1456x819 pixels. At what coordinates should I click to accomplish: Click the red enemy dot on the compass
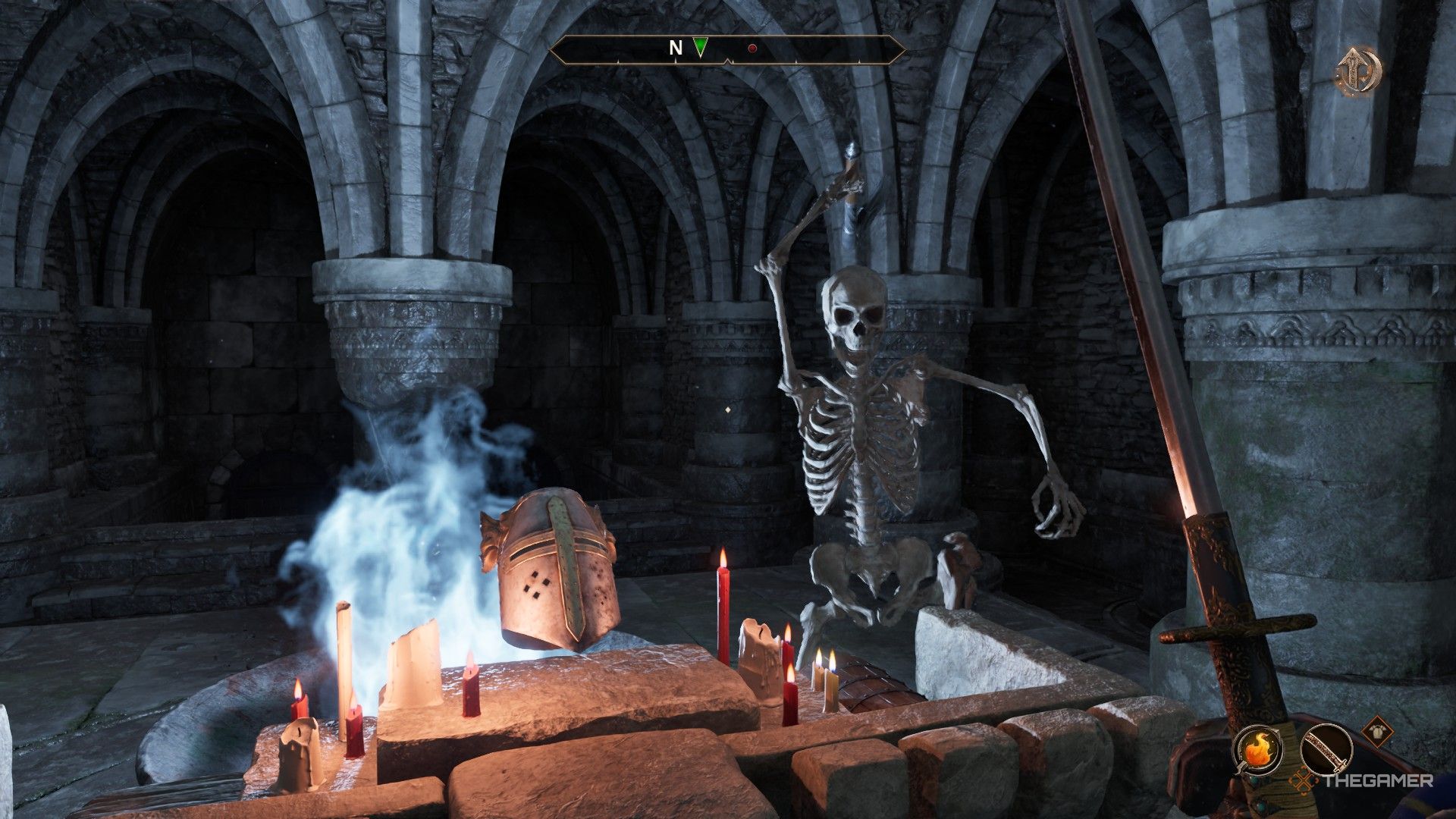[752, 49]
